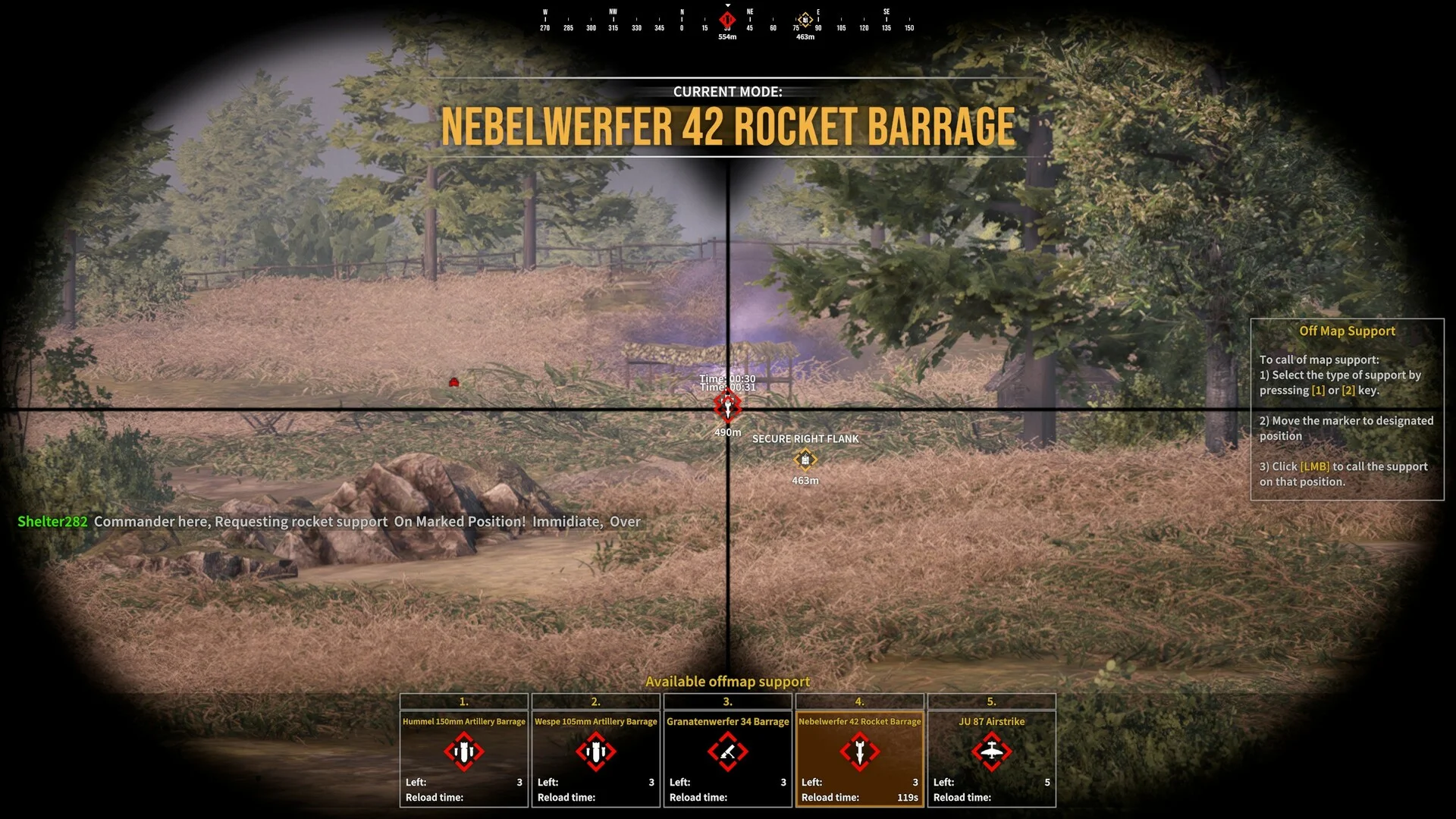This screenshot has width=1456, height=819.
Task: Click the objective icon on the compass bar
Action: click(805, 20)
